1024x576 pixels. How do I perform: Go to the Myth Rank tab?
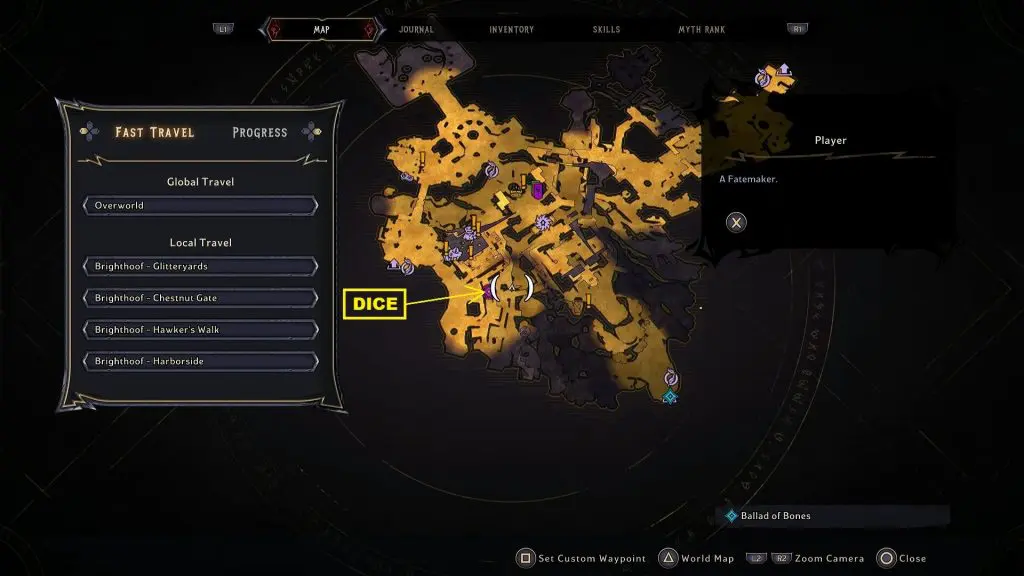click(702, 30)
